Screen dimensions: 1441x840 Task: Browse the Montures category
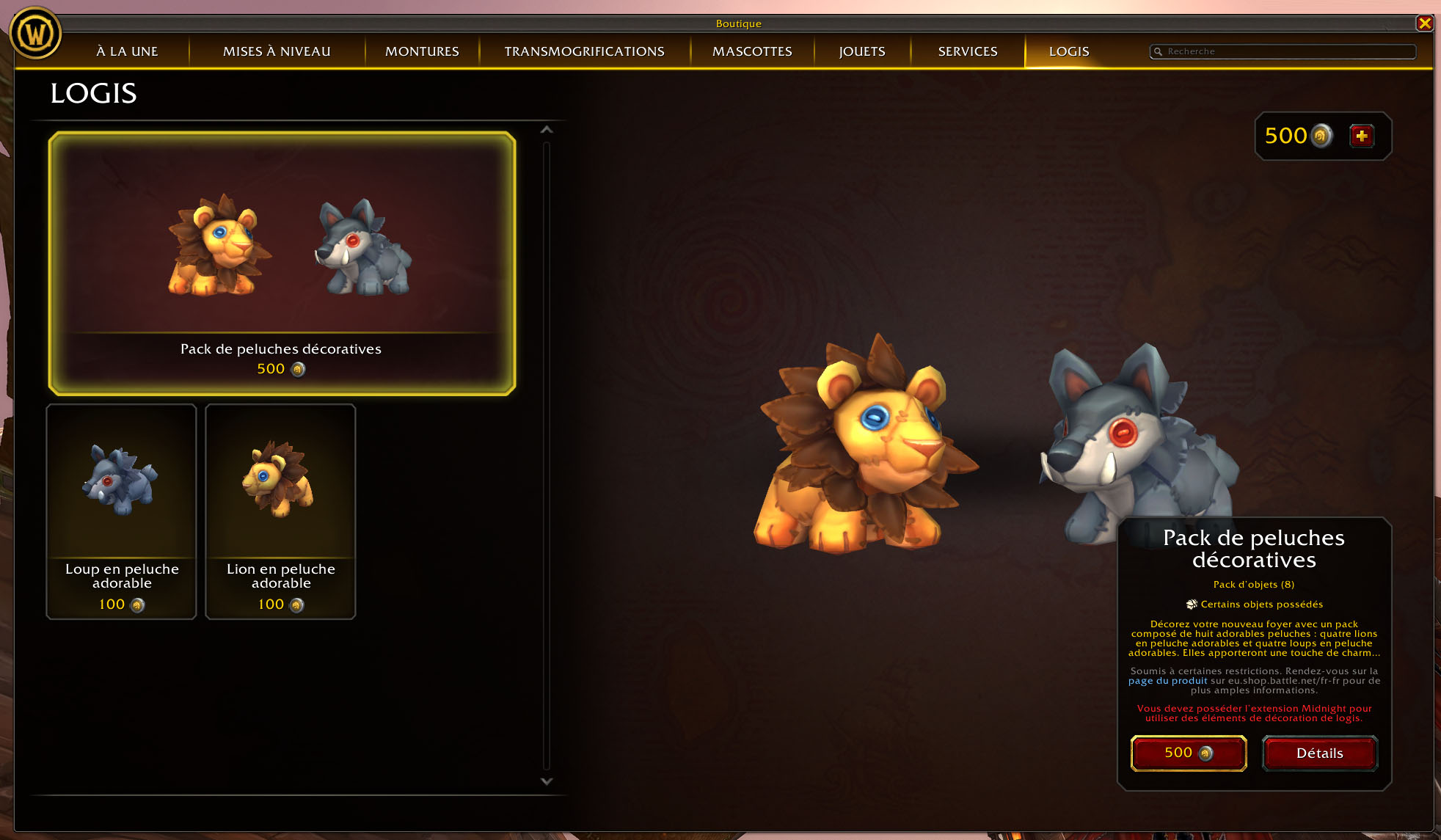coord(422,51)
